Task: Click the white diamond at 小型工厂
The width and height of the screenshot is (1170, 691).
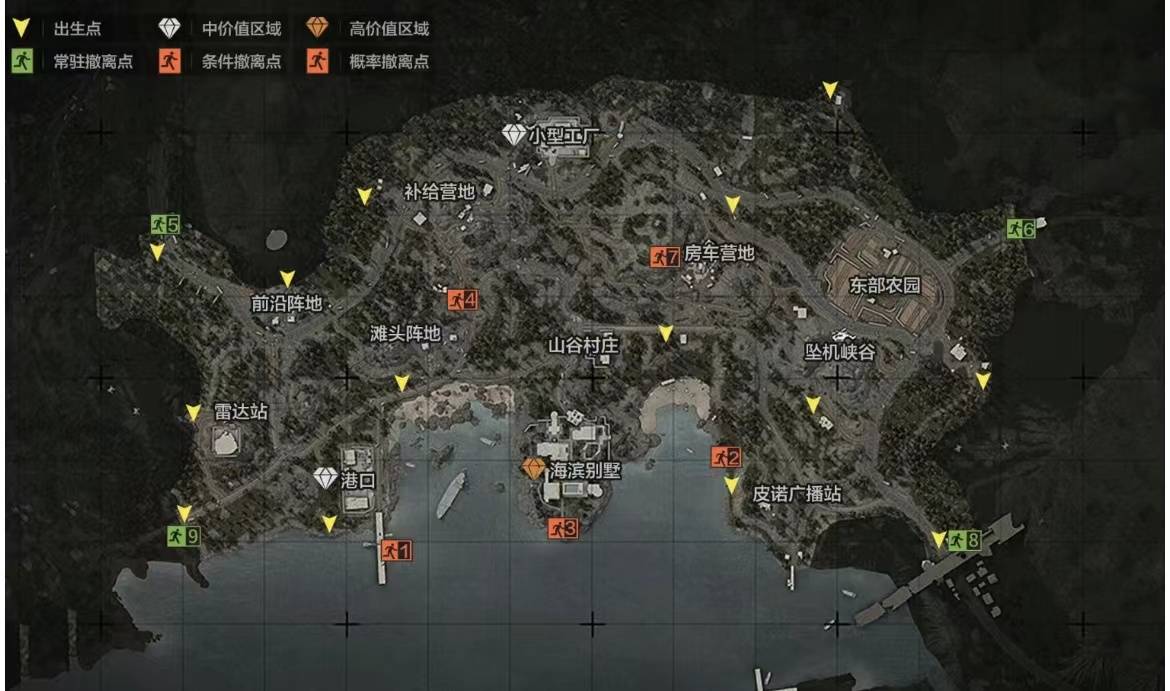Action: (514, 134)
